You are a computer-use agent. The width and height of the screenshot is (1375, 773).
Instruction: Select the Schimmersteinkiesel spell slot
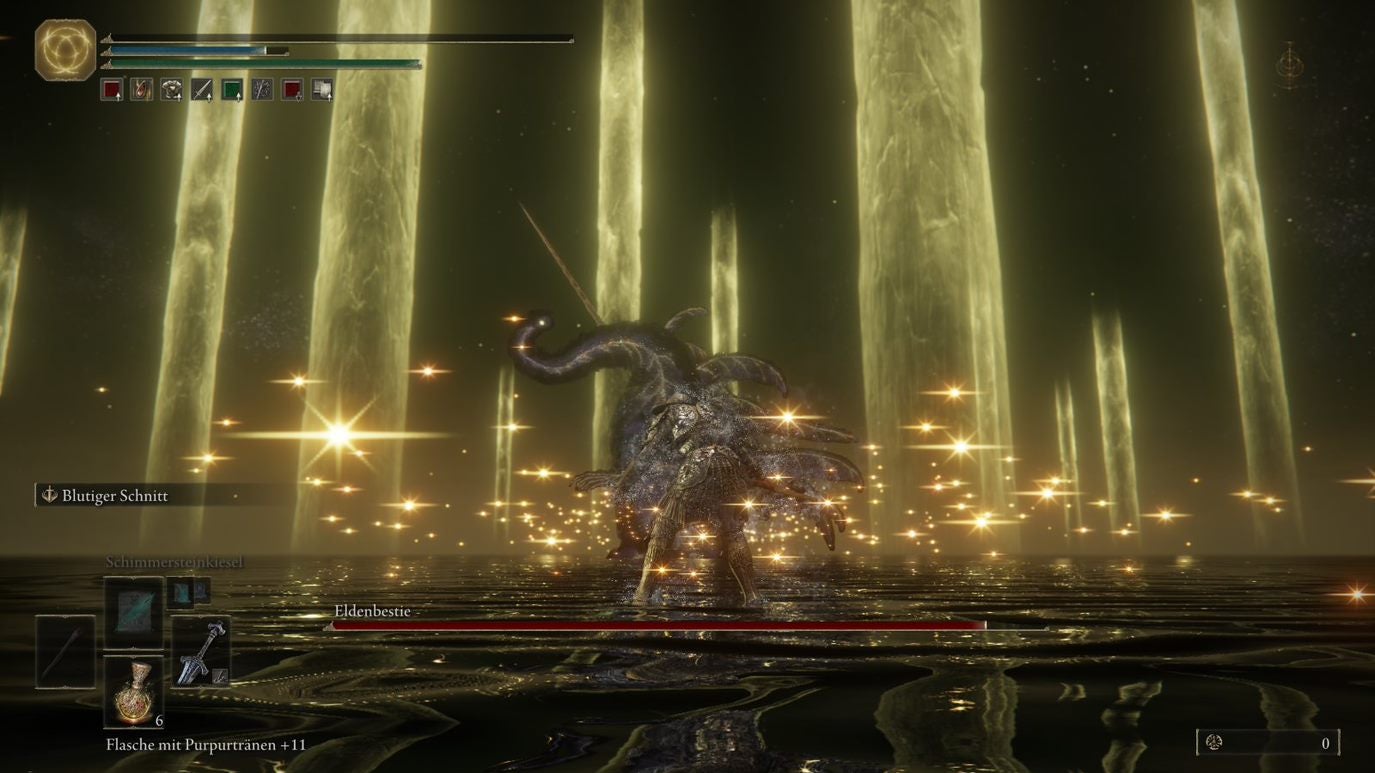pos(133,610)
